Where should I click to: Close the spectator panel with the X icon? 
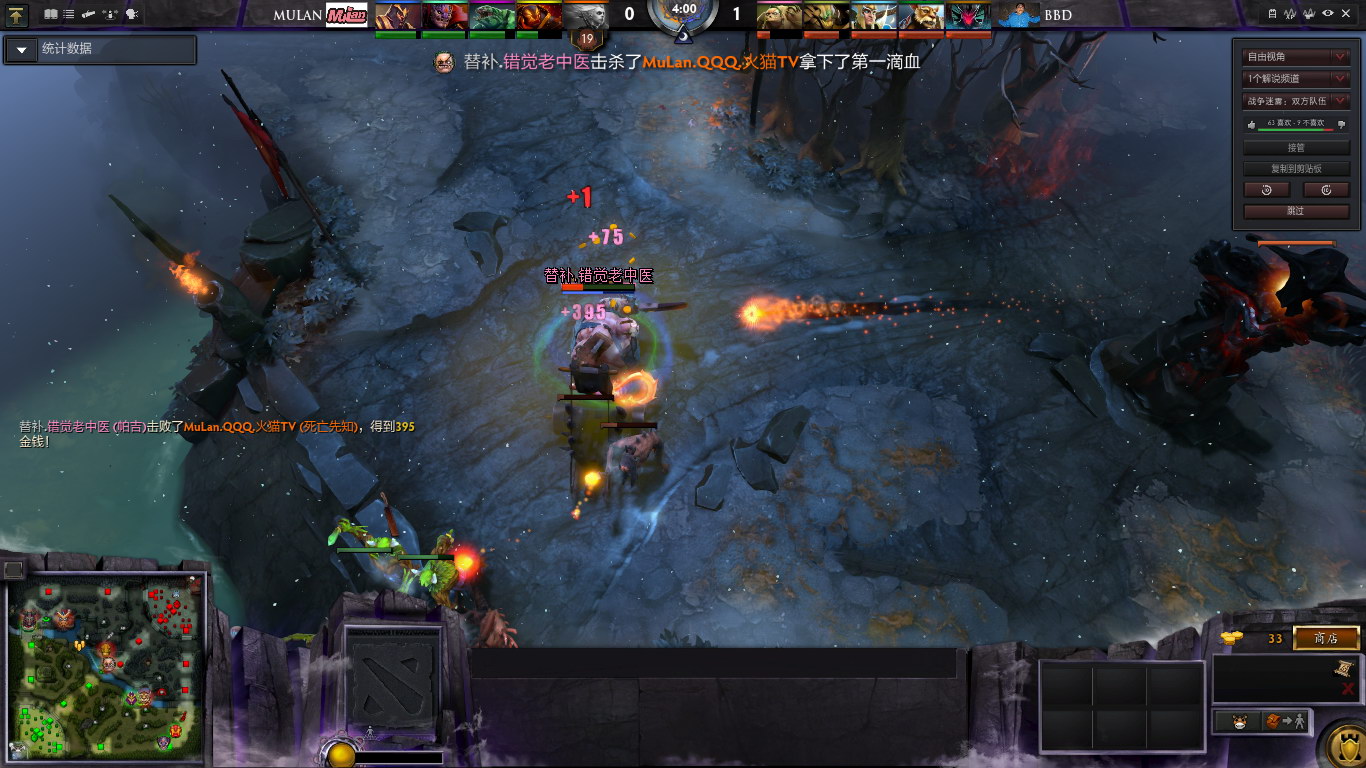[x=1347, y=14]
